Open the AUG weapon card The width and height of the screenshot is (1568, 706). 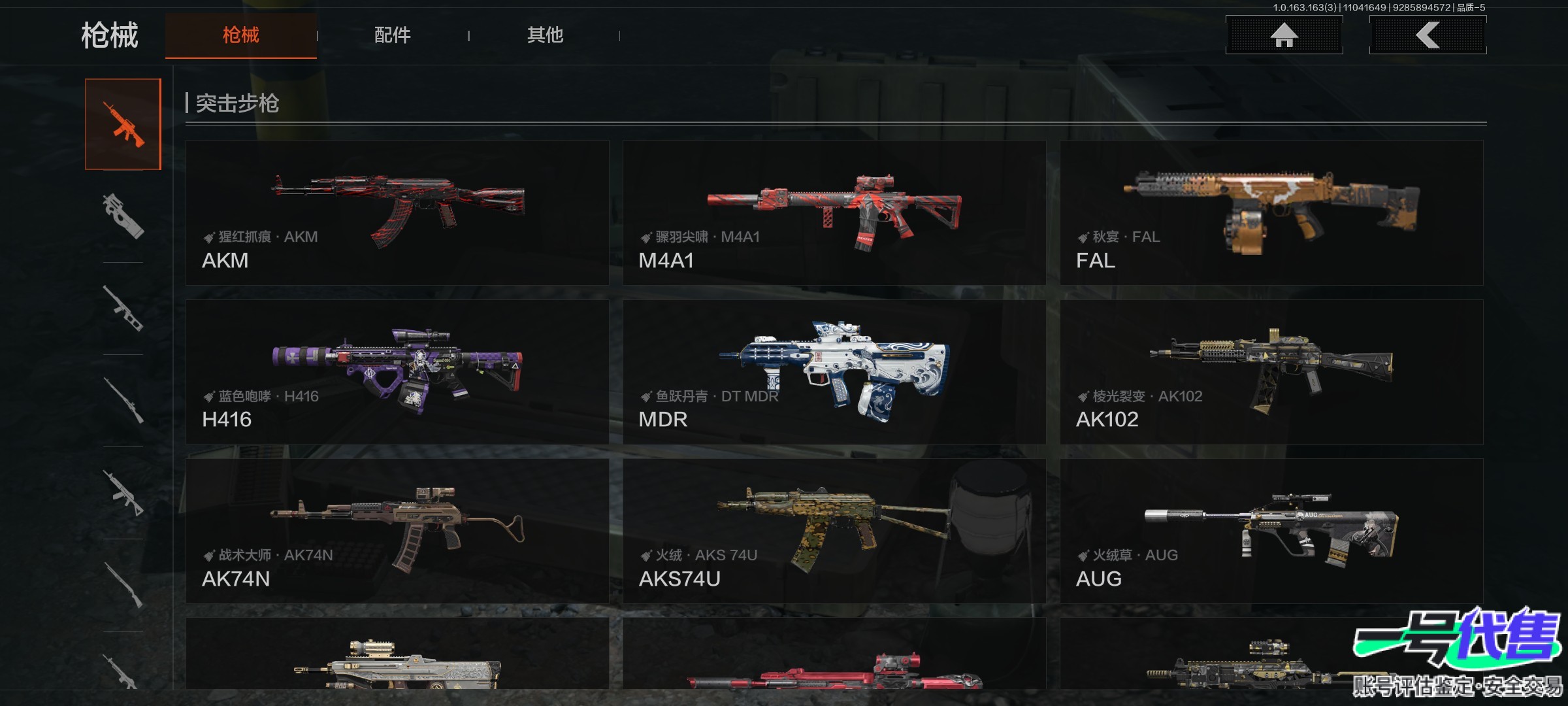(x=1271, y=531)
